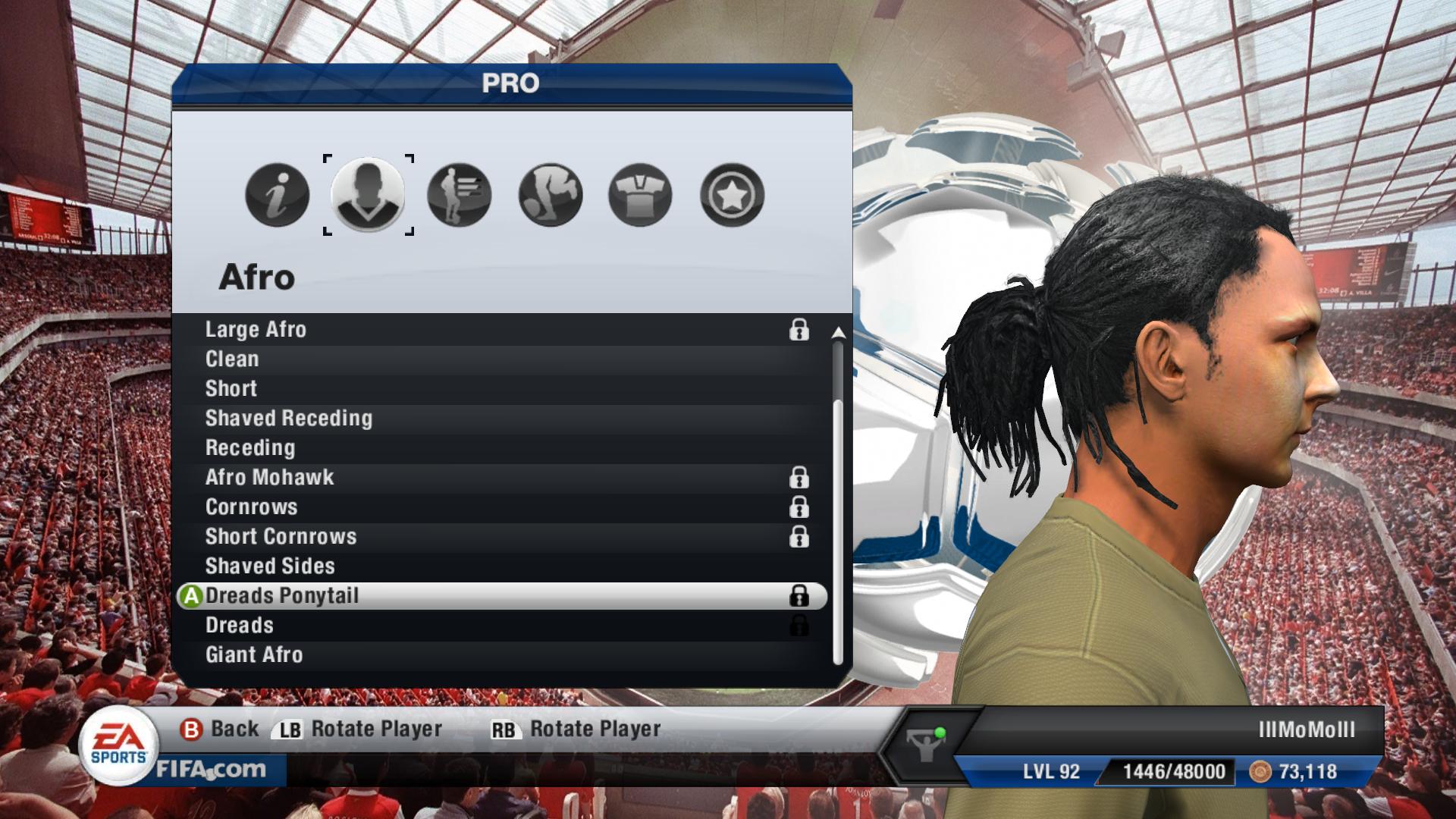This screenshot has width=1456, height=819.
Task: Open the jersey kit tab
Action: pos(640,195)
